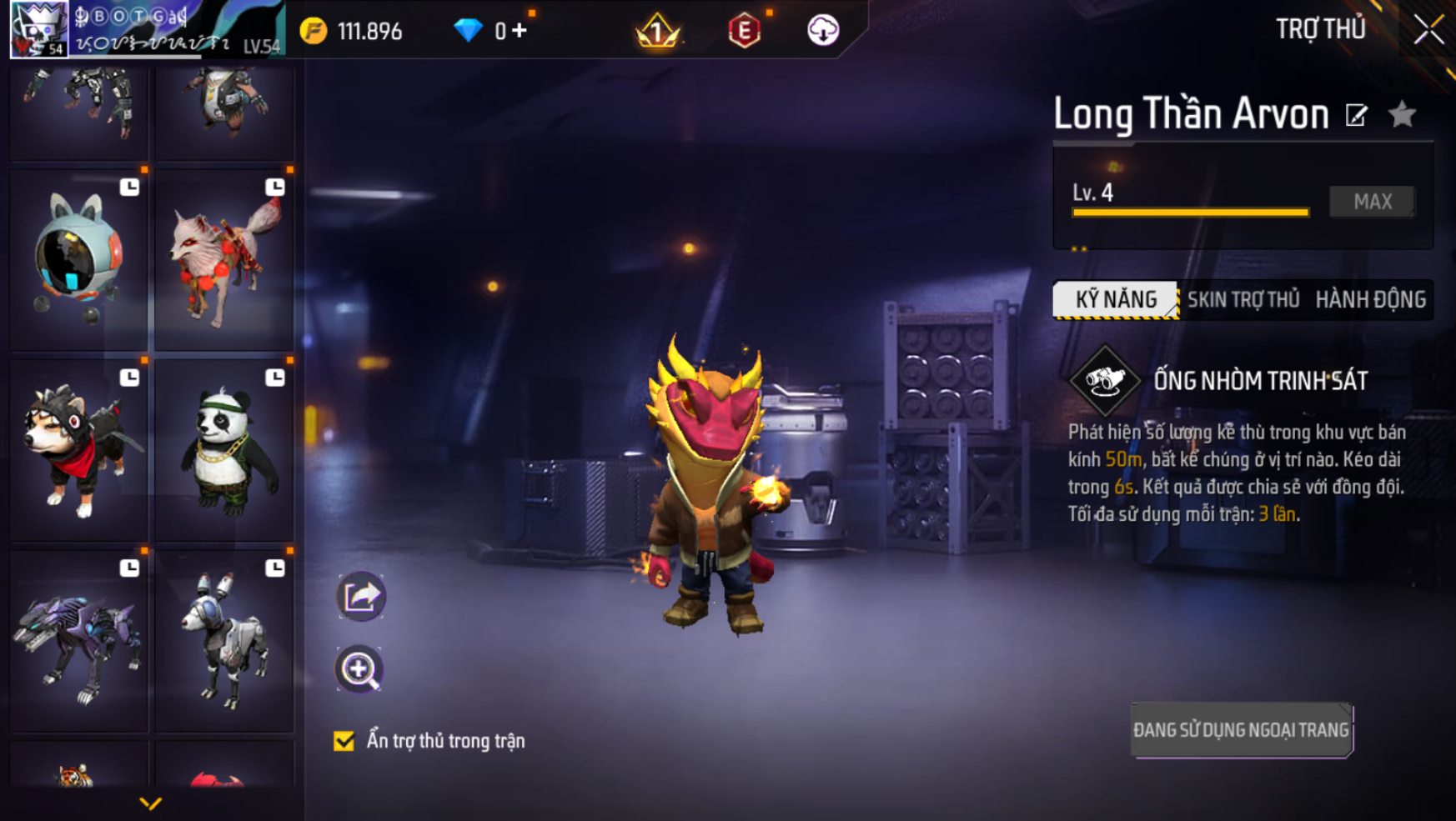Select the rocket-pack robot dog pet
This screenshot has height=821, width=1456.
pyautogui.click(x=224, y=642)
